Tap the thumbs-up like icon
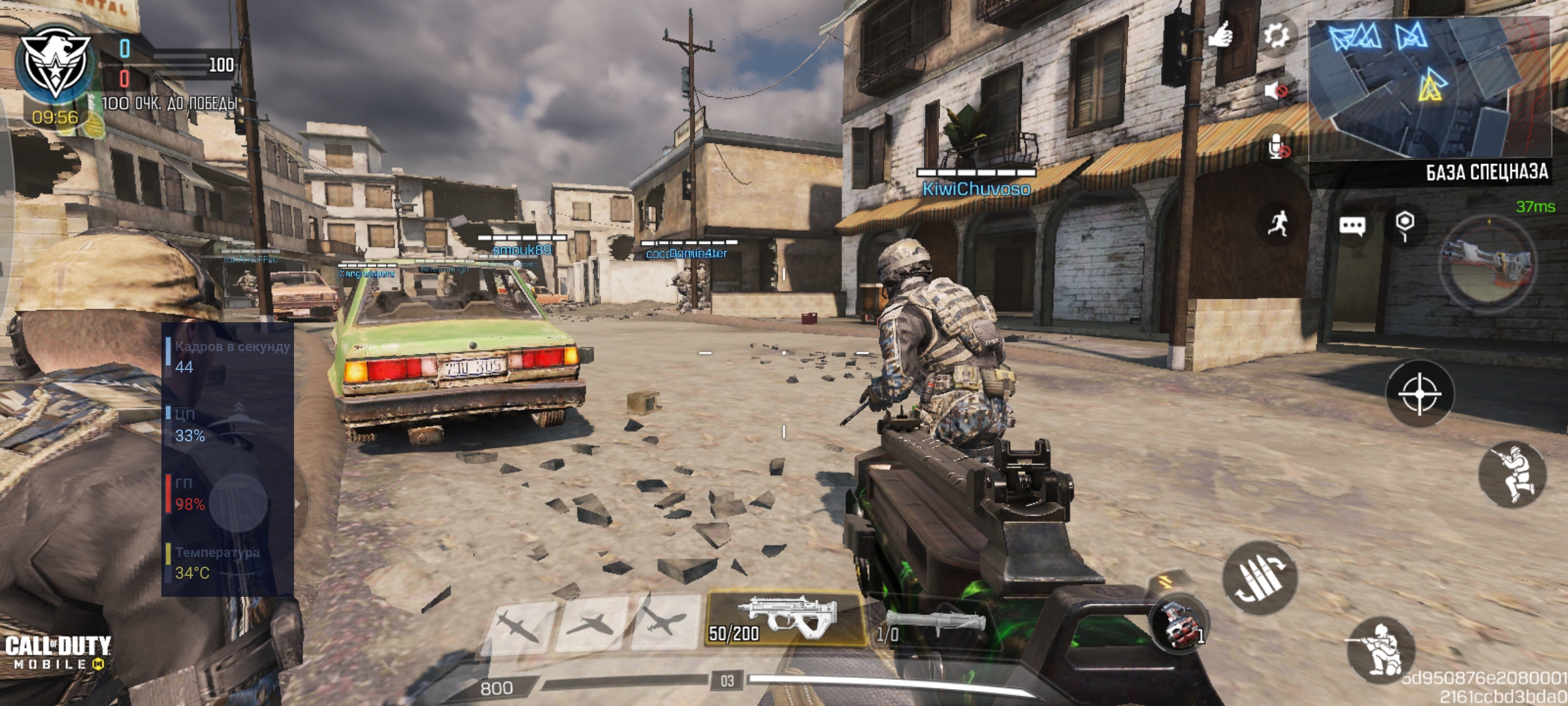Screen dimensions: 1568x706 (x=1220, y=34)
